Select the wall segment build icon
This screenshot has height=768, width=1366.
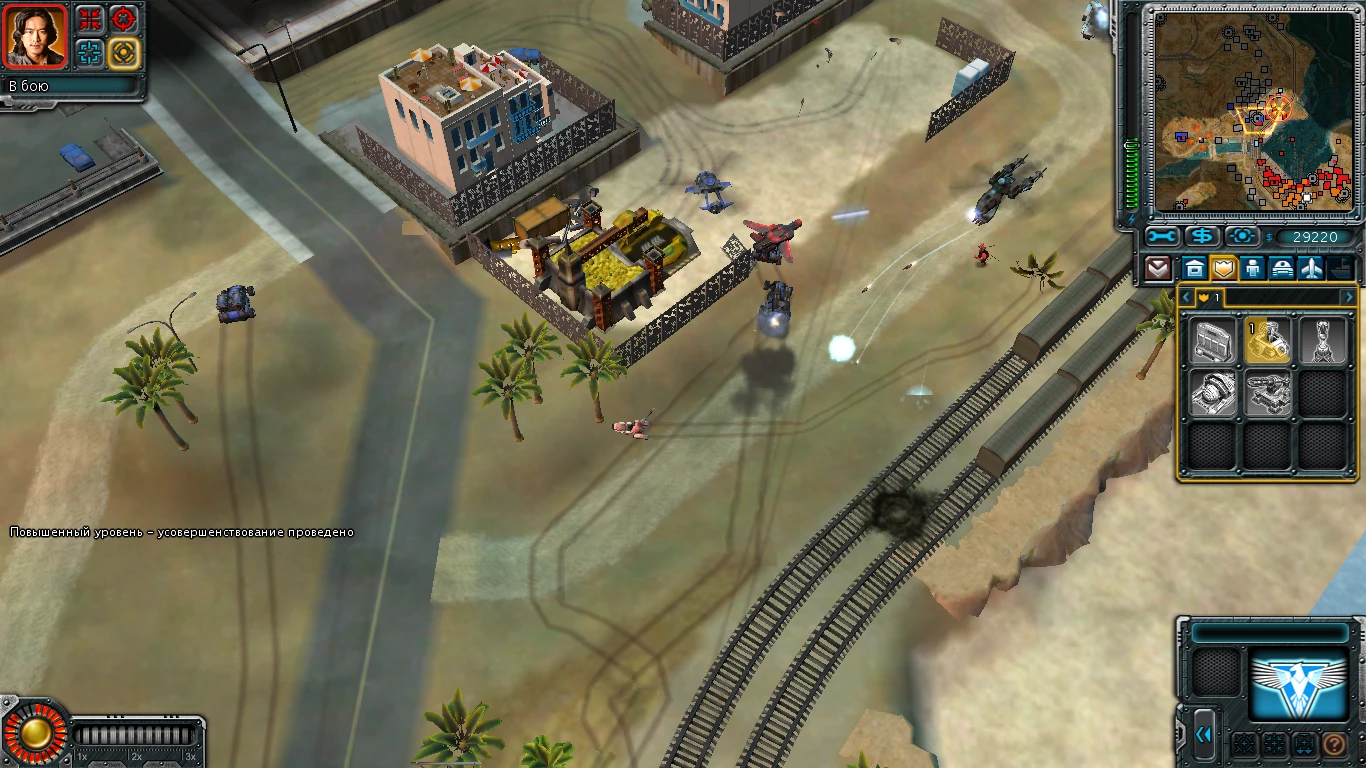click(1211, 341)
